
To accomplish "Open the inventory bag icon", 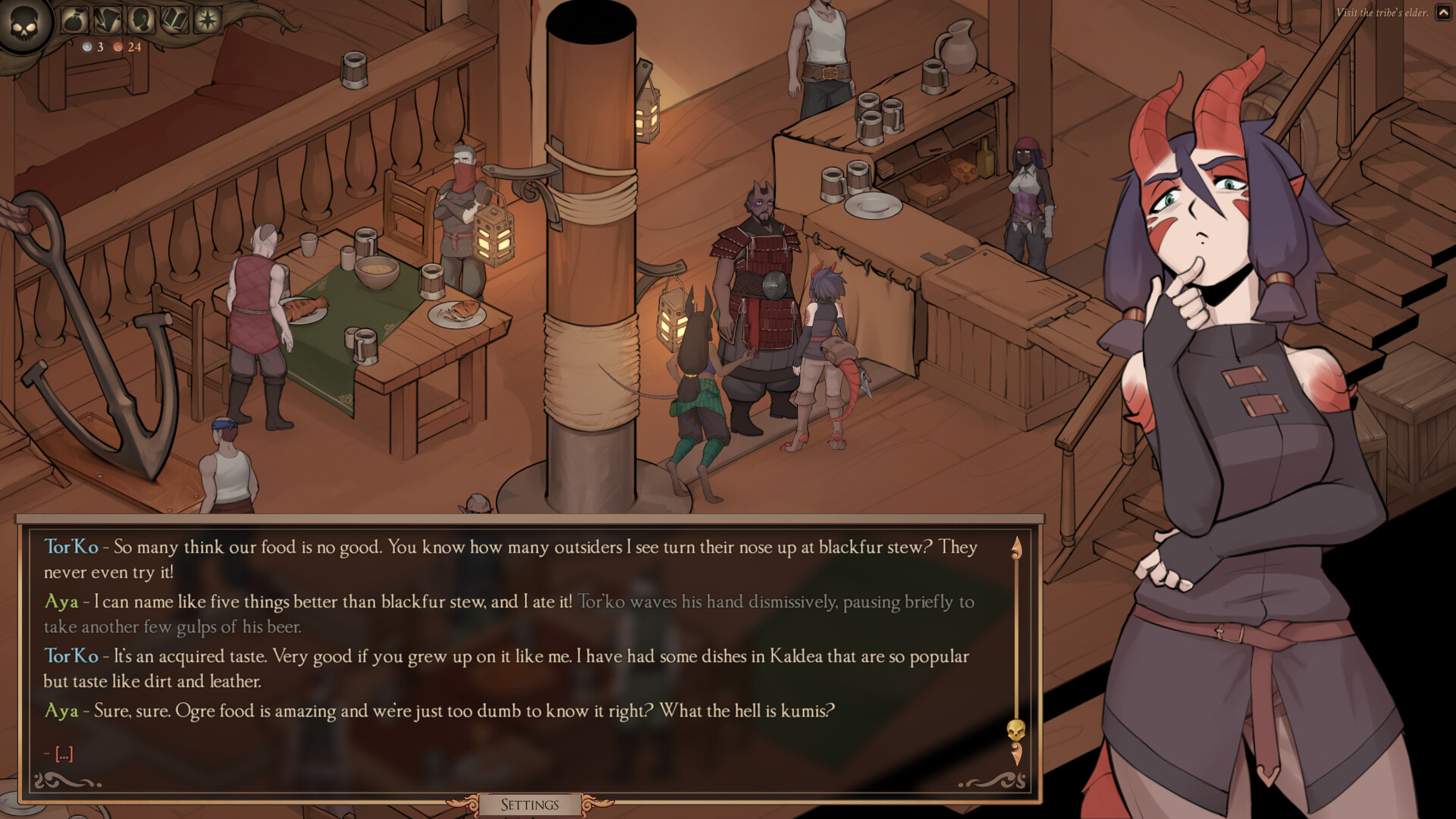I will tap(74, 20).
